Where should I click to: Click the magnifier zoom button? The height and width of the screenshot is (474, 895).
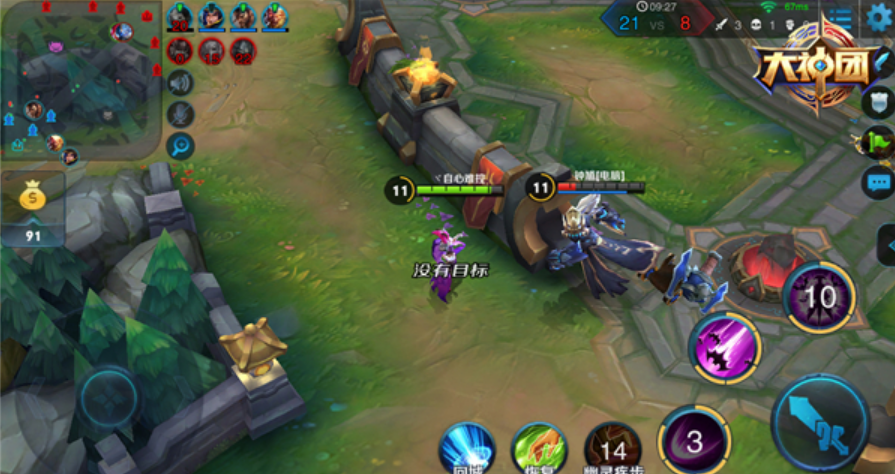click(x=181, y=146)
